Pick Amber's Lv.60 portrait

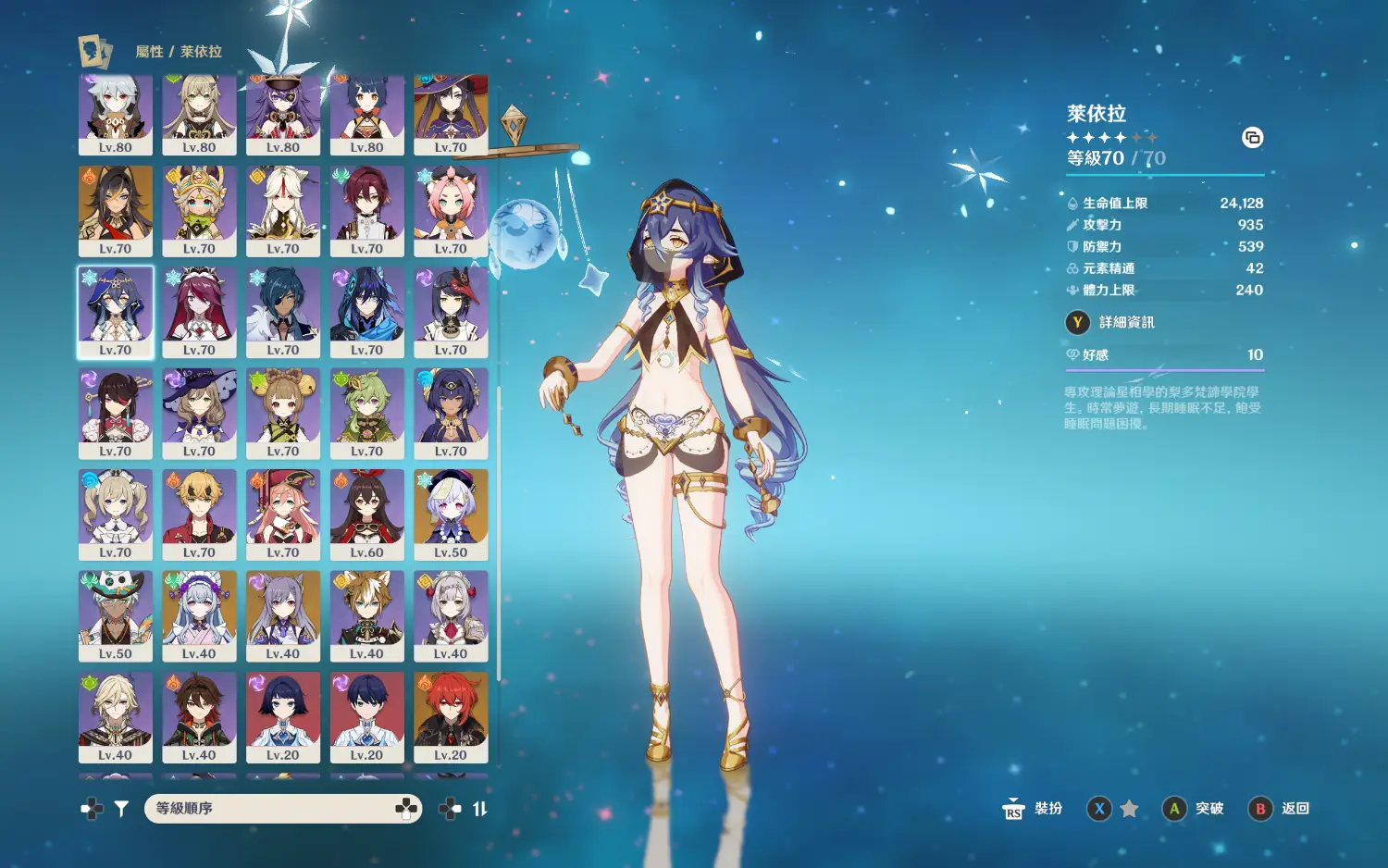pos(366,514)
